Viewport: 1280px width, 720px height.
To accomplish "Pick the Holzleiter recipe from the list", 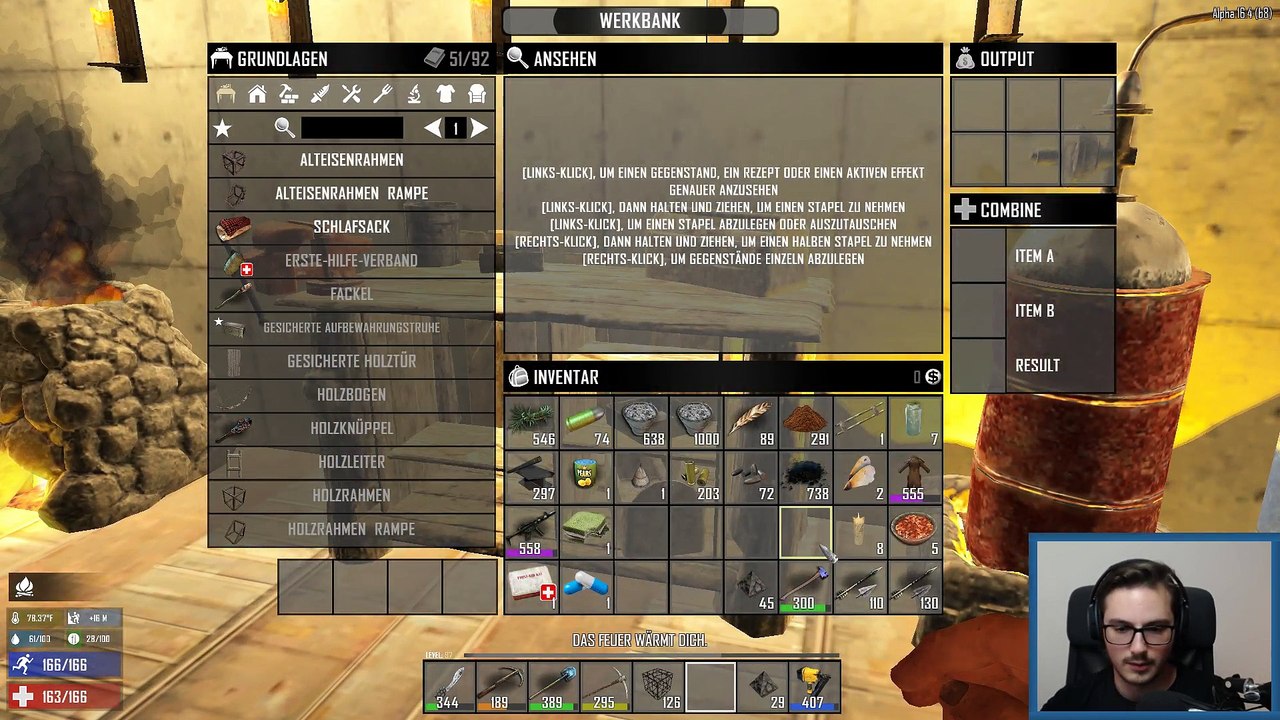I will (x=351, y=462).
